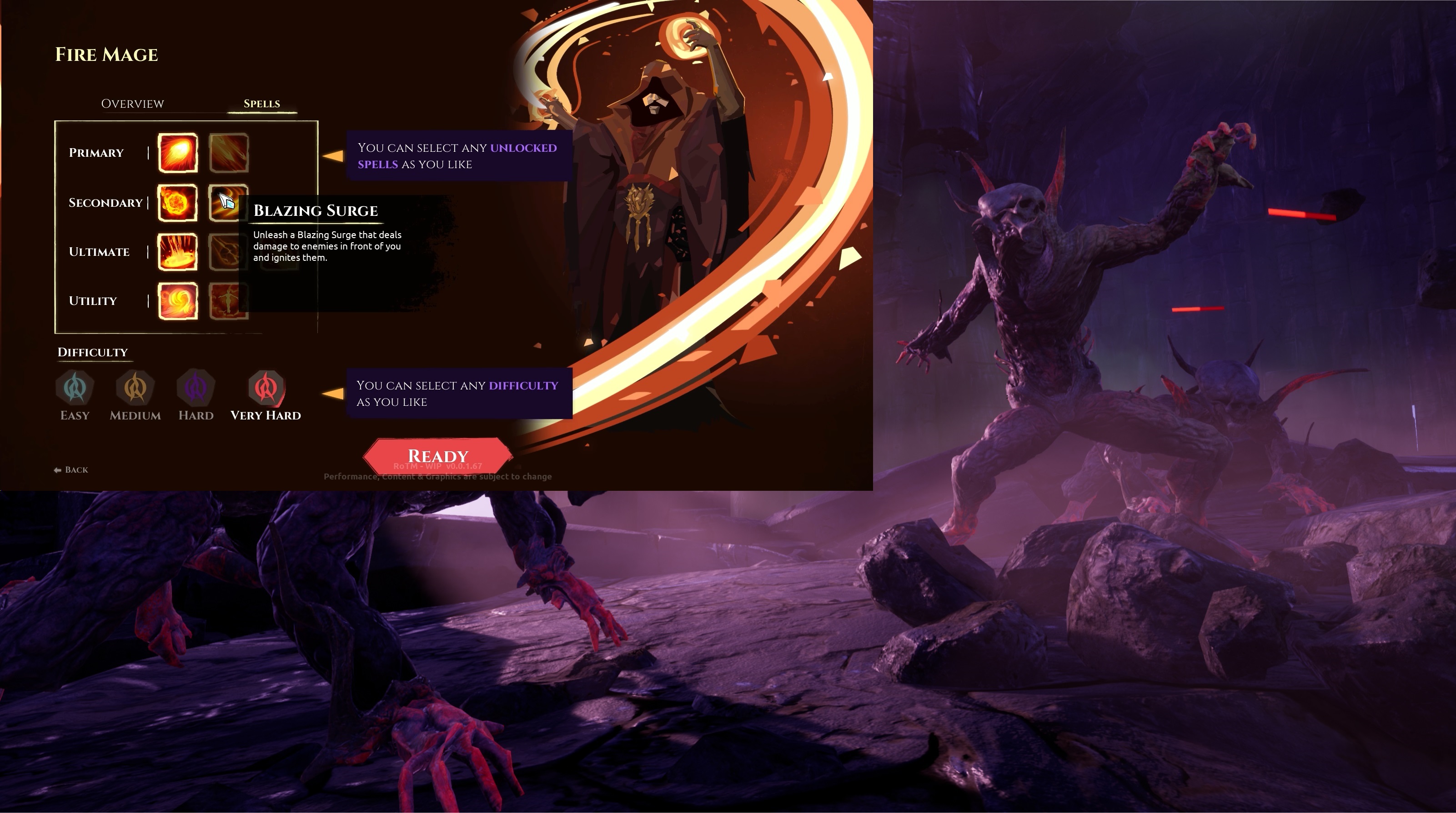Set difficulty to Easy

75,388
